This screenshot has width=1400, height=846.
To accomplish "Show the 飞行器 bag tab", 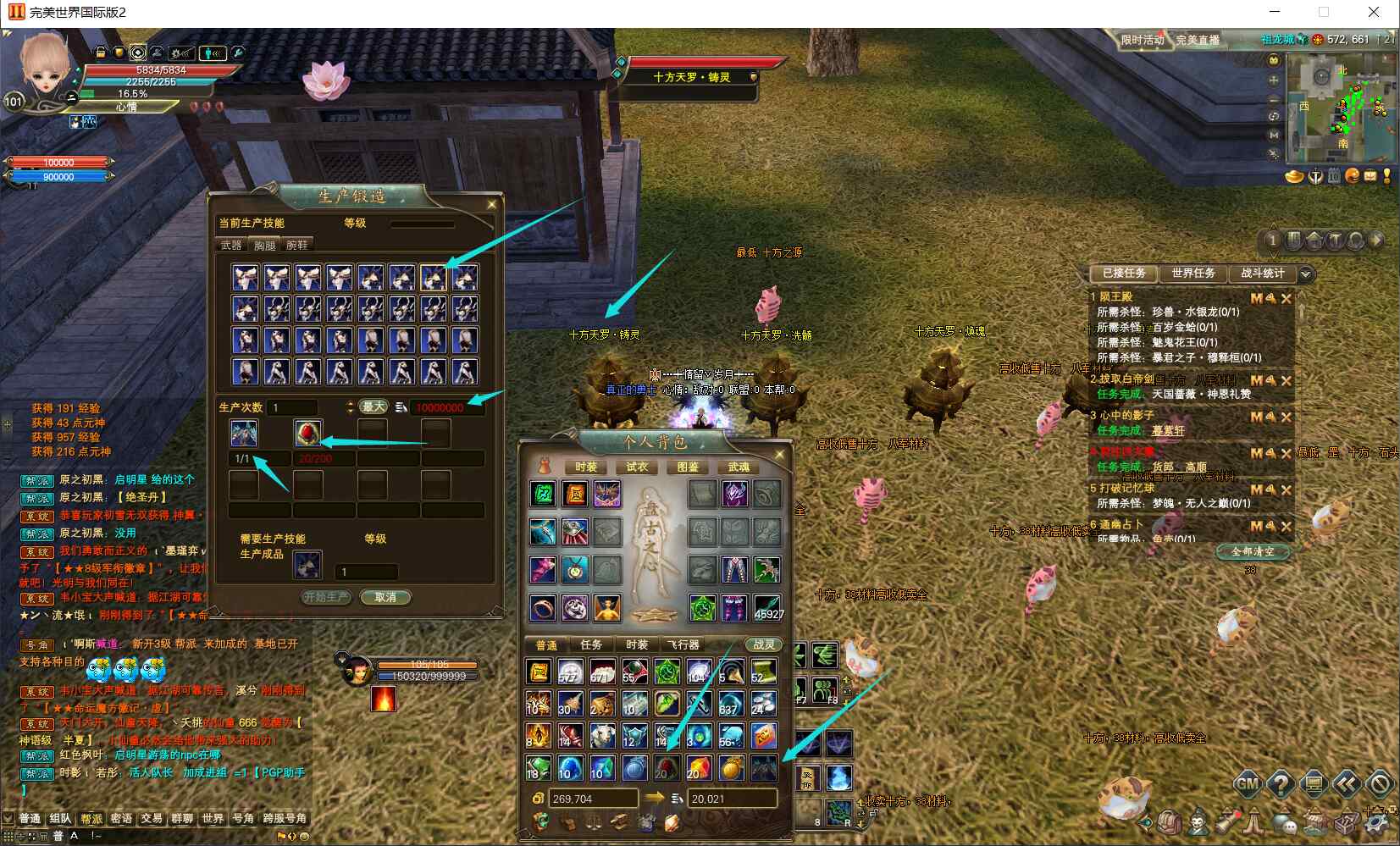I will point(683,644).
